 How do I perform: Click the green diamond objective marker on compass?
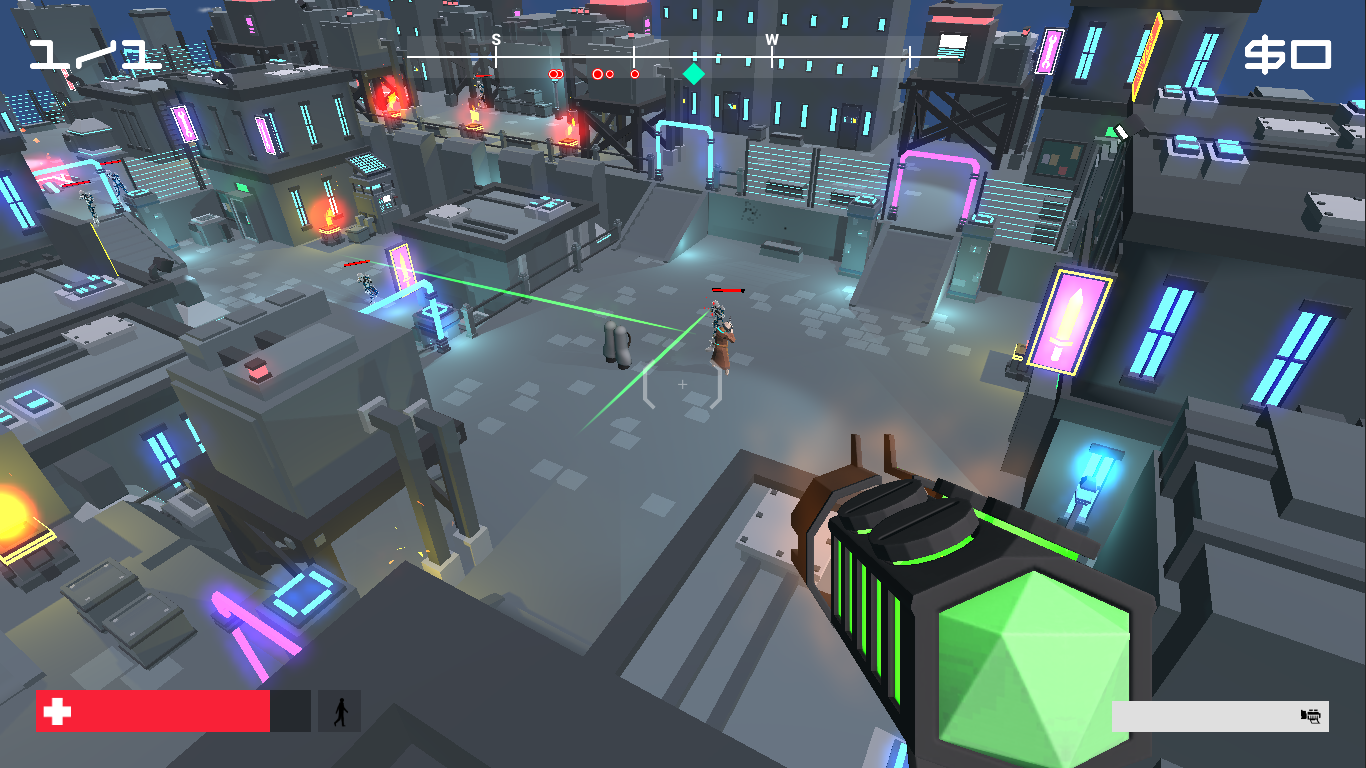tap(692, 73)
